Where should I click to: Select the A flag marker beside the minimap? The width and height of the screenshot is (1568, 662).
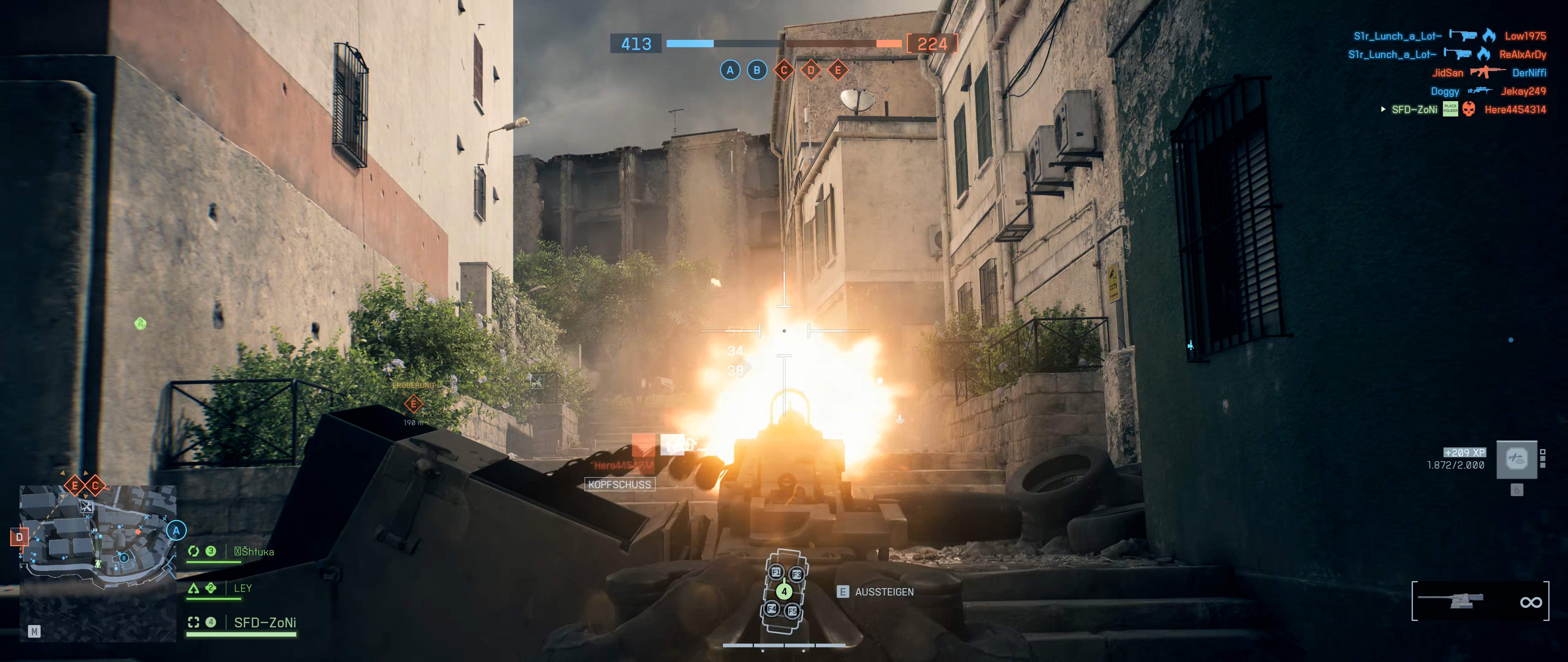click(176, 531)
